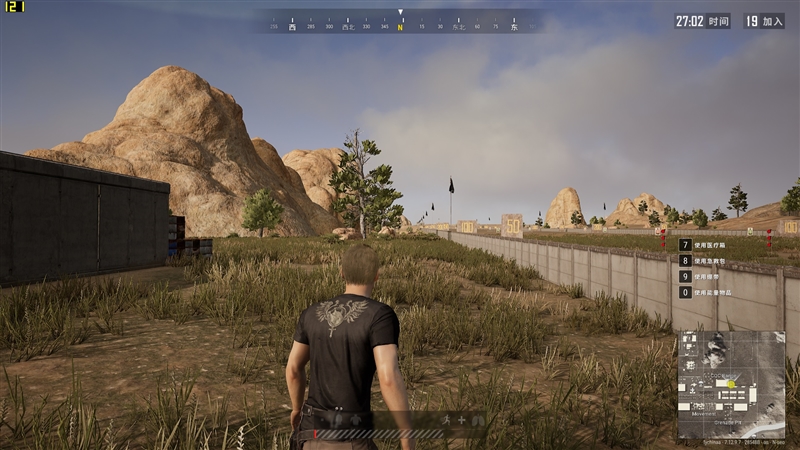Use the med kit shortcut numbered 7
The width and height of the screenshot is (800, 450).
685,244
